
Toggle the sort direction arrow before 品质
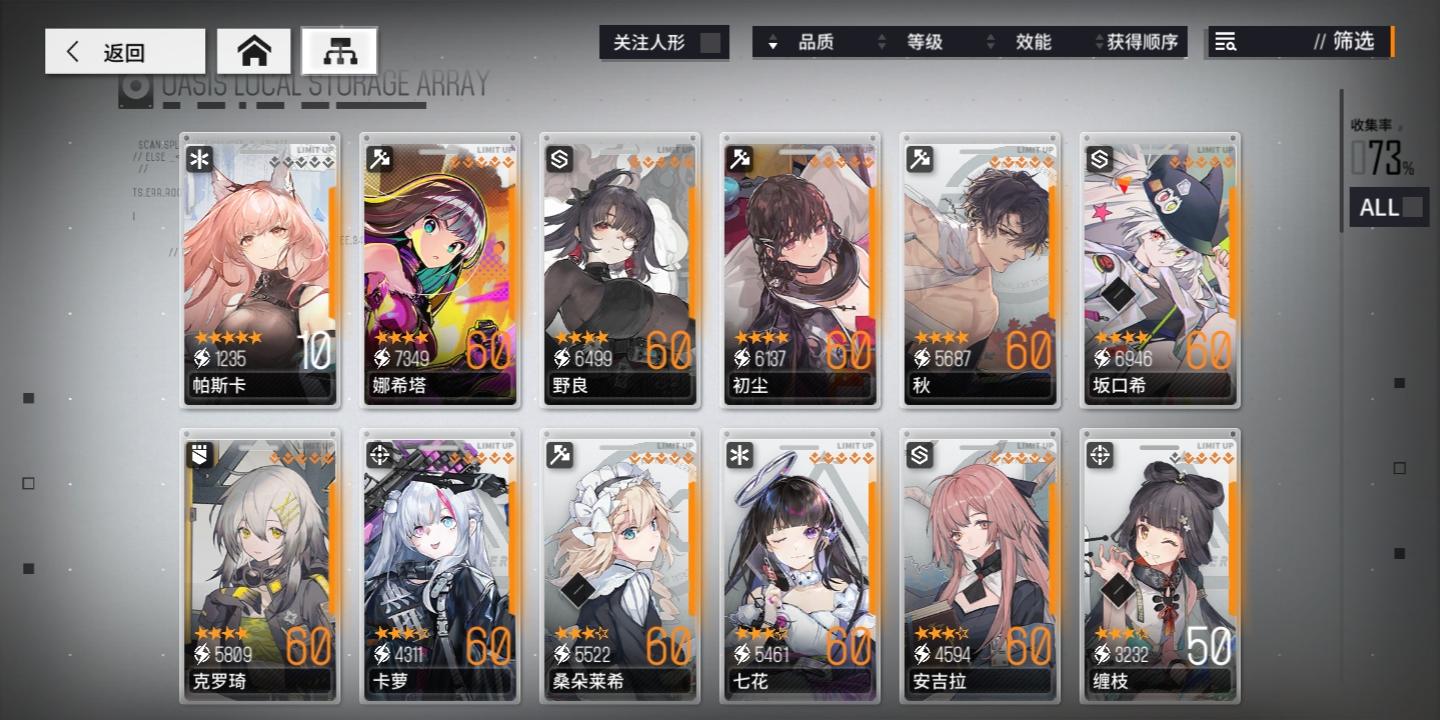(x=774, y=42)
